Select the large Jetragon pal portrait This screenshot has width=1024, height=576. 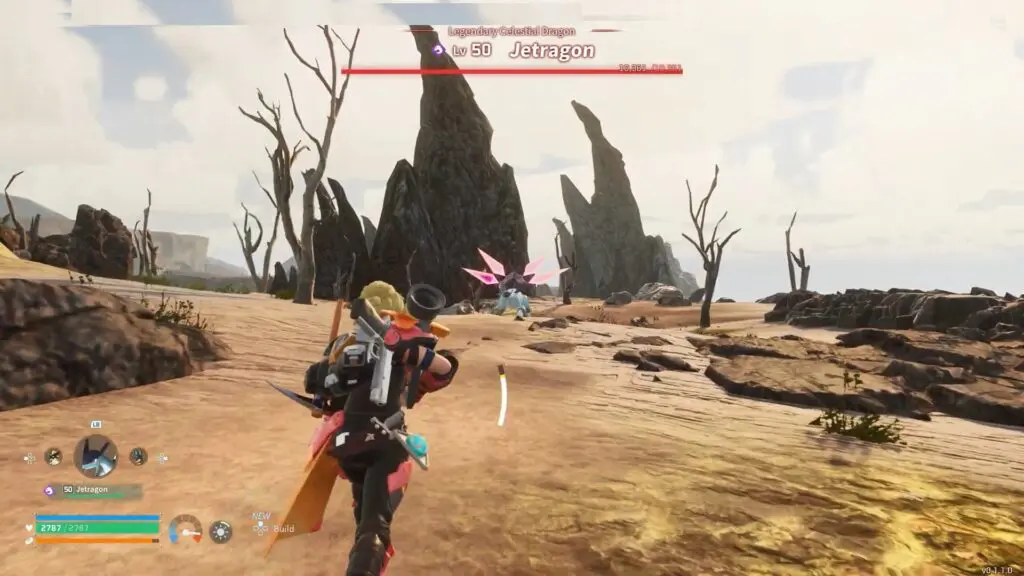click(x=96, y=456)
